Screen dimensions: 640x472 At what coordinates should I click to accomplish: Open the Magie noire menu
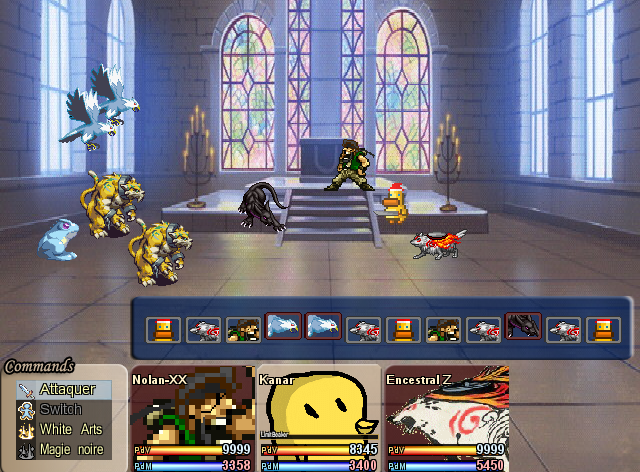pos(70,449)
